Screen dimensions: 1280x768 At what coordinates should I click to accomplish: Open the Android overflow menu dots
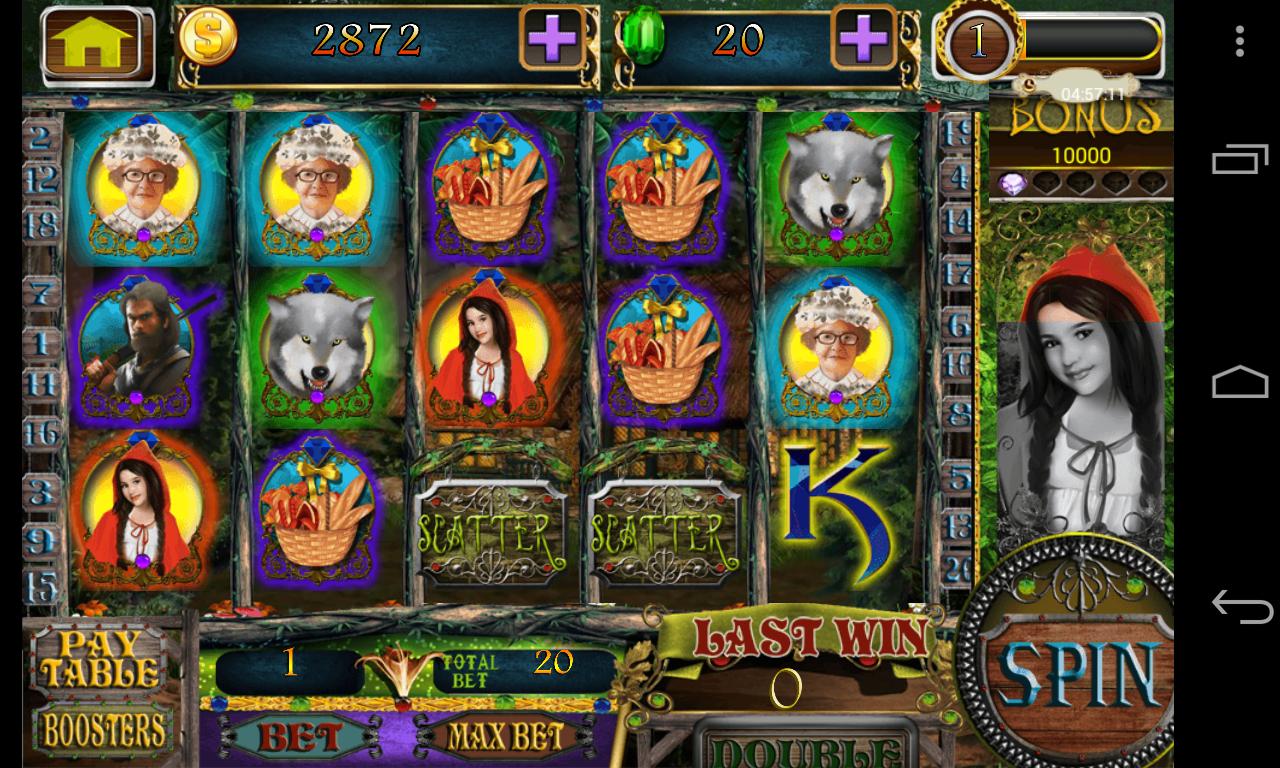(1239, 41)
